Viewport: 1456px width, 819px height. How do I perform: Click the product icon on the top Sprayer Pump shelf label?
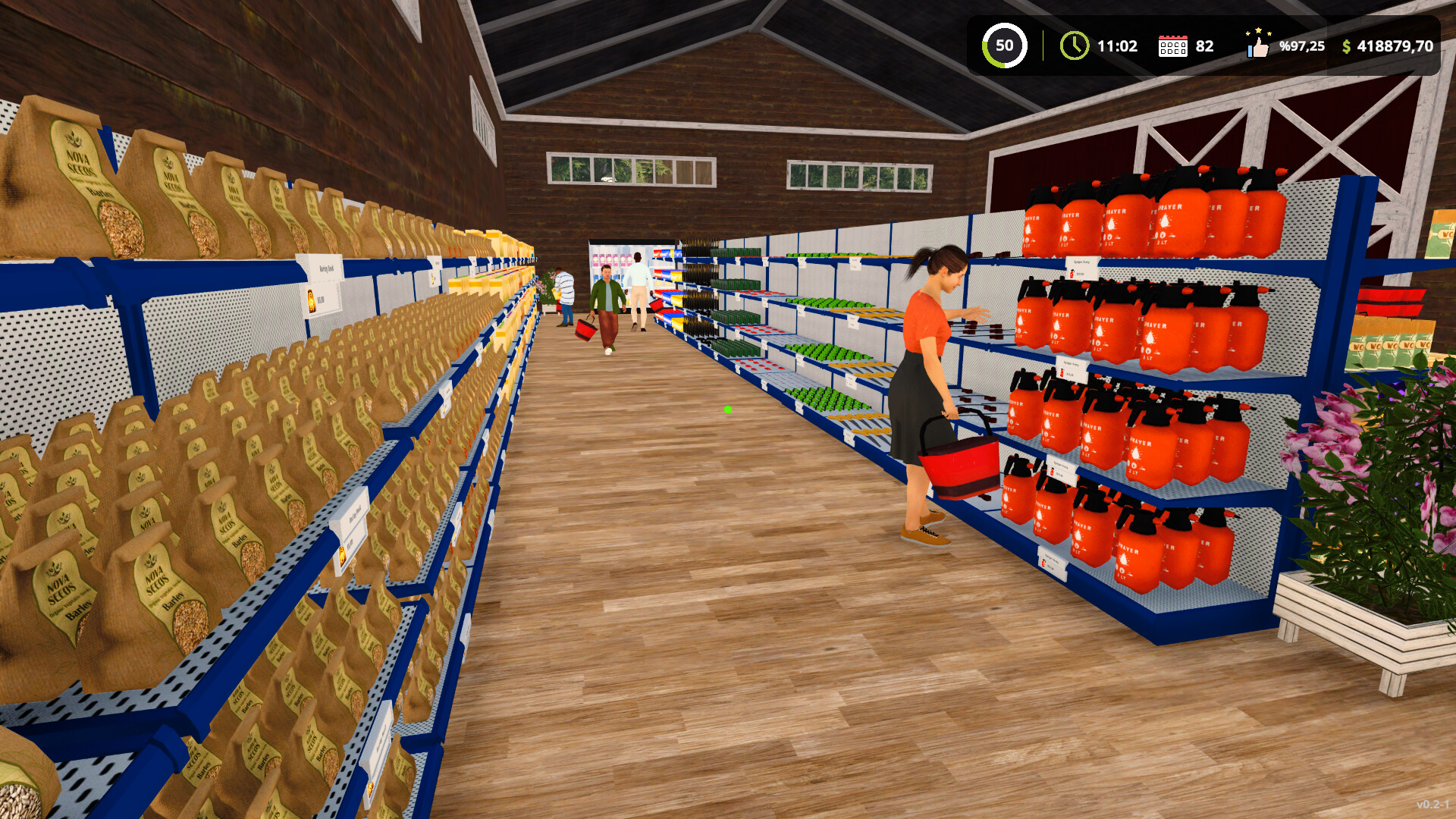tap(1072, 273)
